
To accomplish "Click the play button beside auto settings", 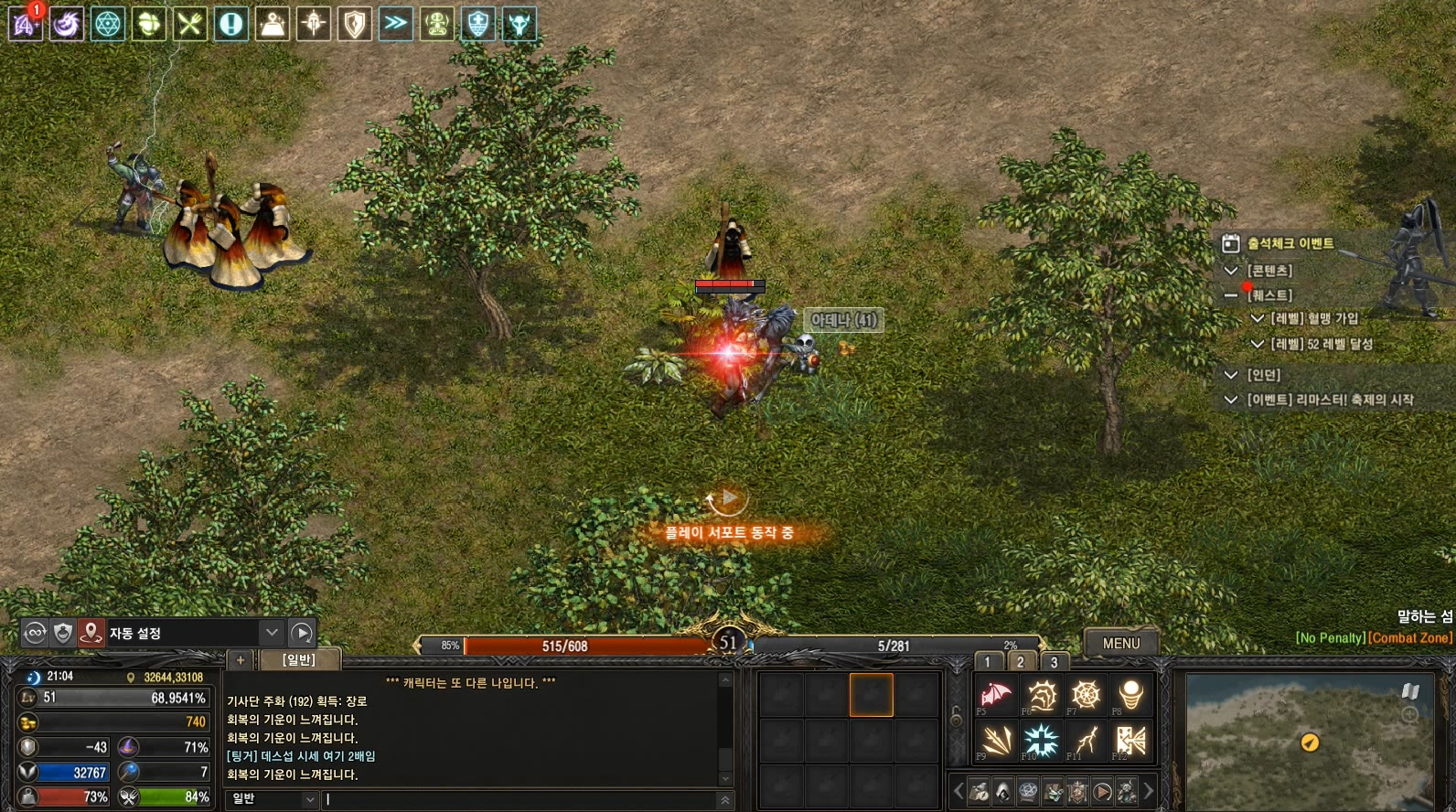I will 302,633.
